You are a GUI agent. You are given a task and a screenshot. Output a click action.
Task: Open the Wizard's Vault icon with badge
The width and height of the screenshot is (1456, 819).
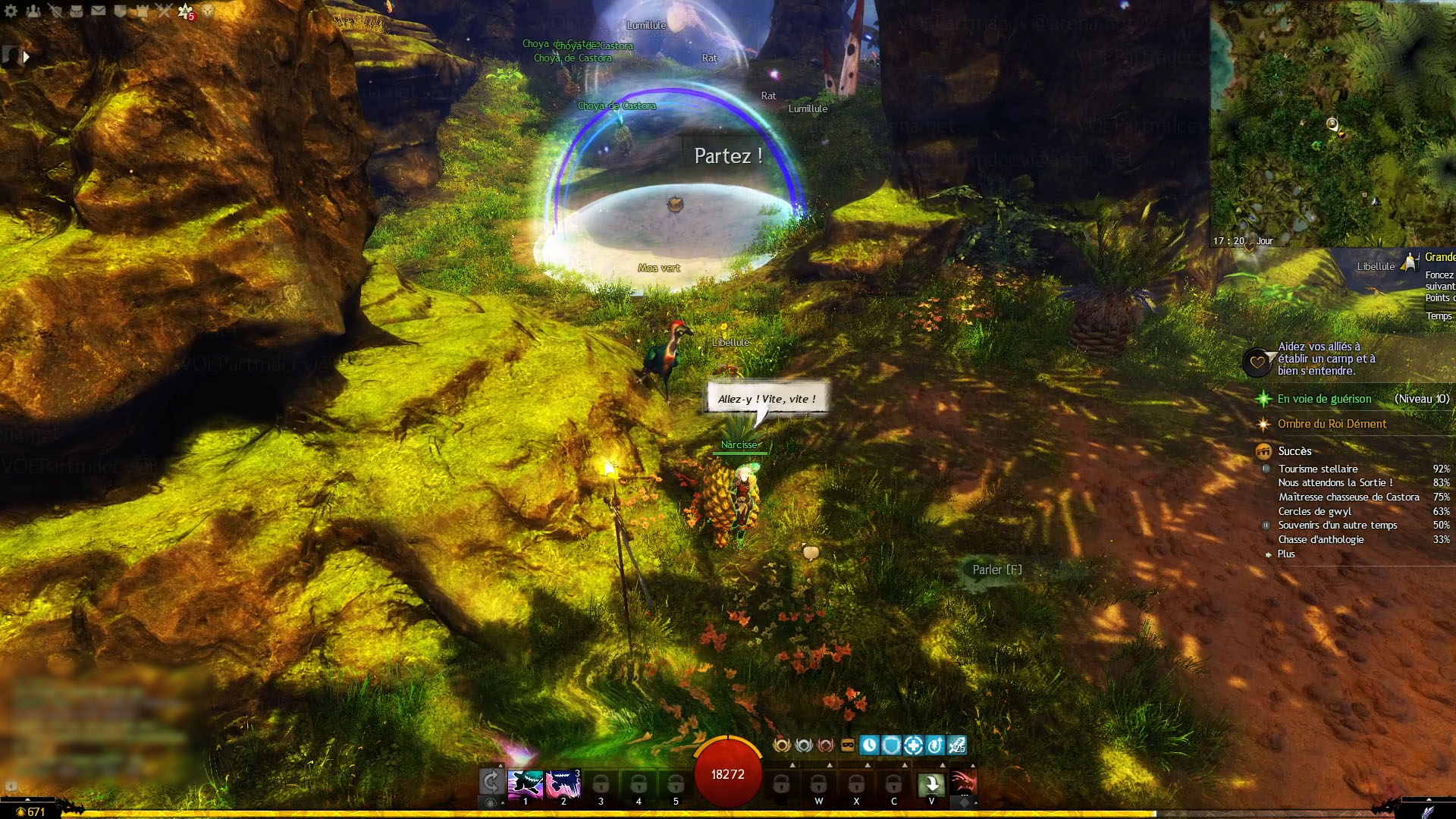(186, 11)
